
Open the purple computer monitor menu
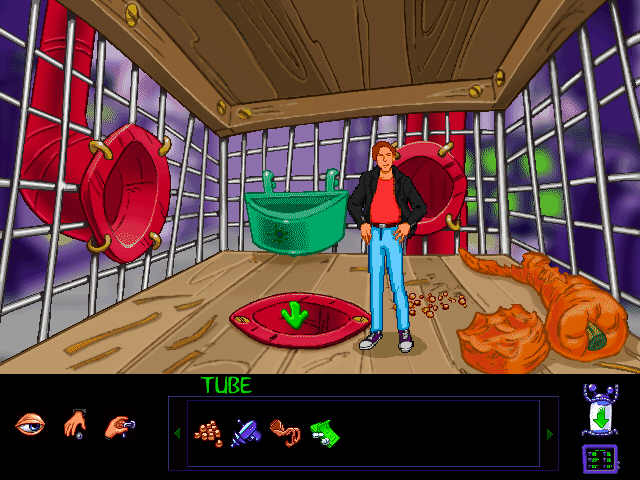pyautogui.click(x=599, y=459)
